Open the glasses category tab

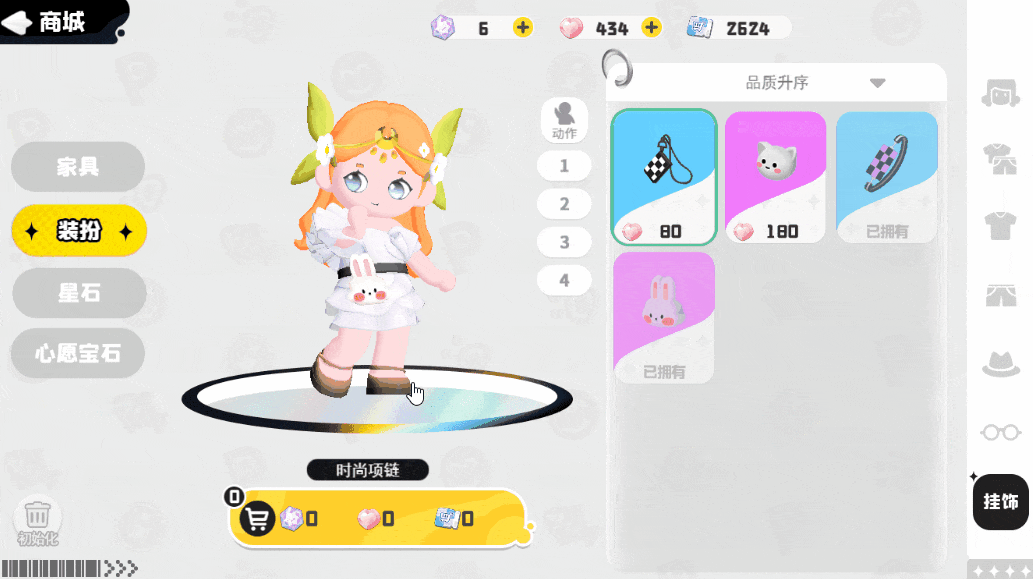coord(1000,432)
